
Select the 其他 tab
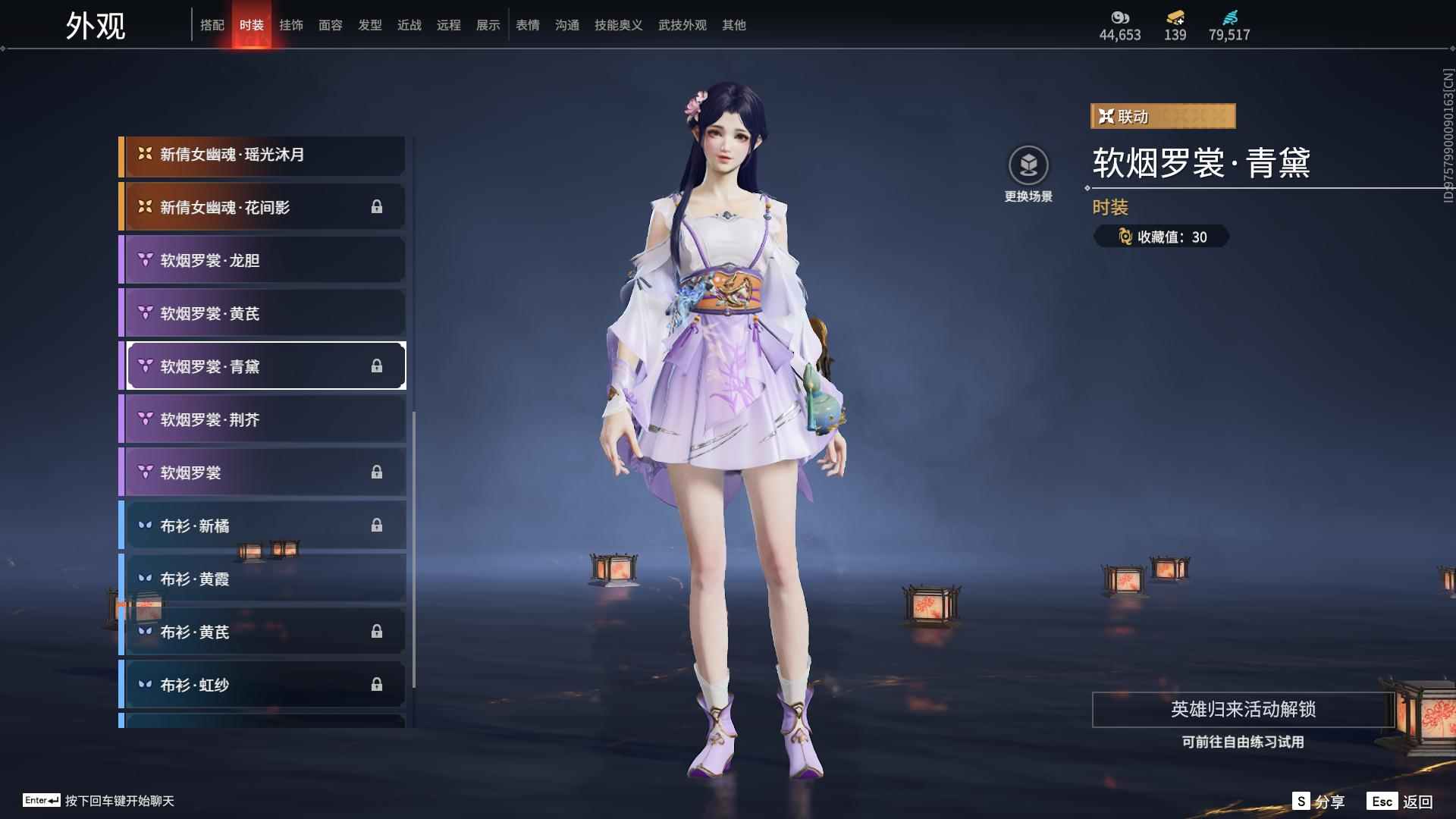(x=734, y=25)
